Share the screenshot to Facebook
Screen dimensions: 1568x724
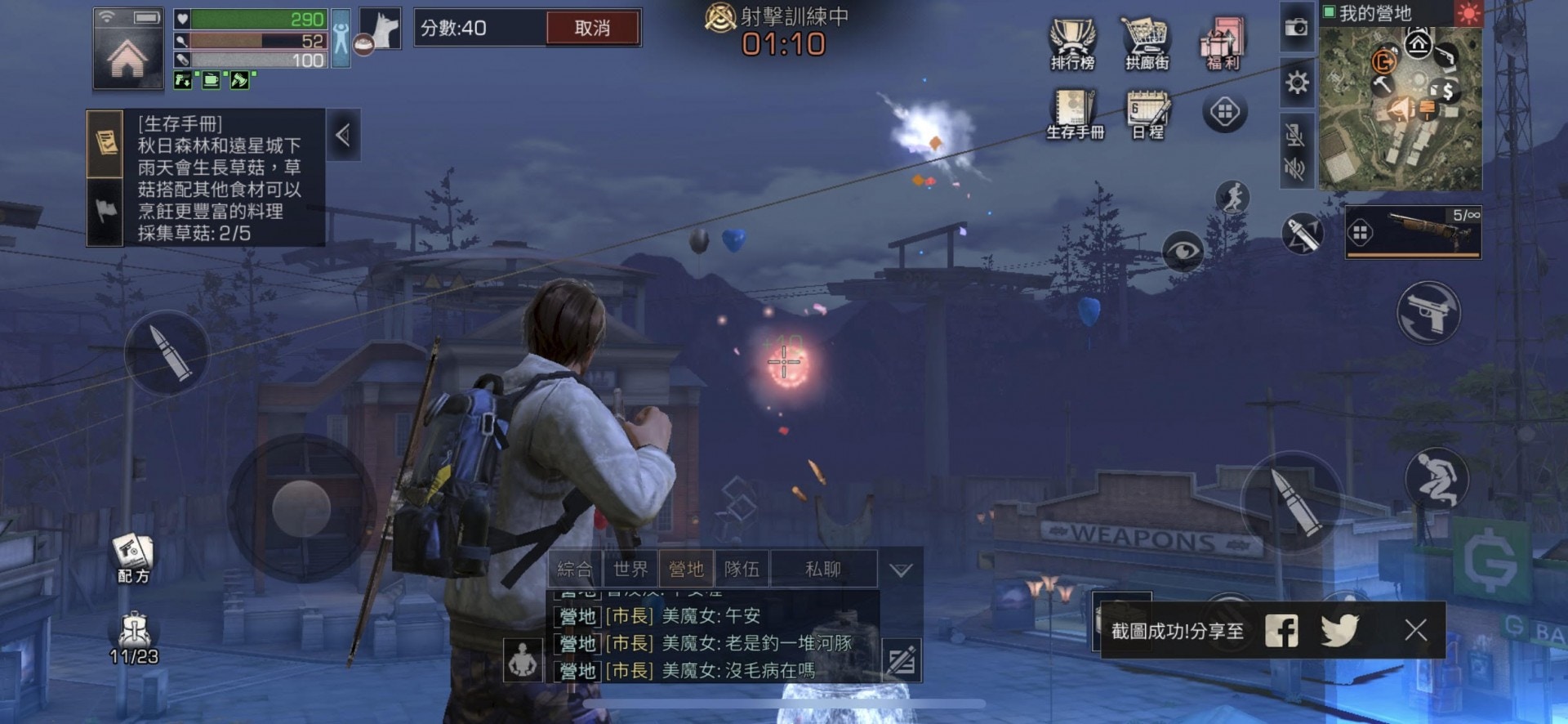[1281, 630]
